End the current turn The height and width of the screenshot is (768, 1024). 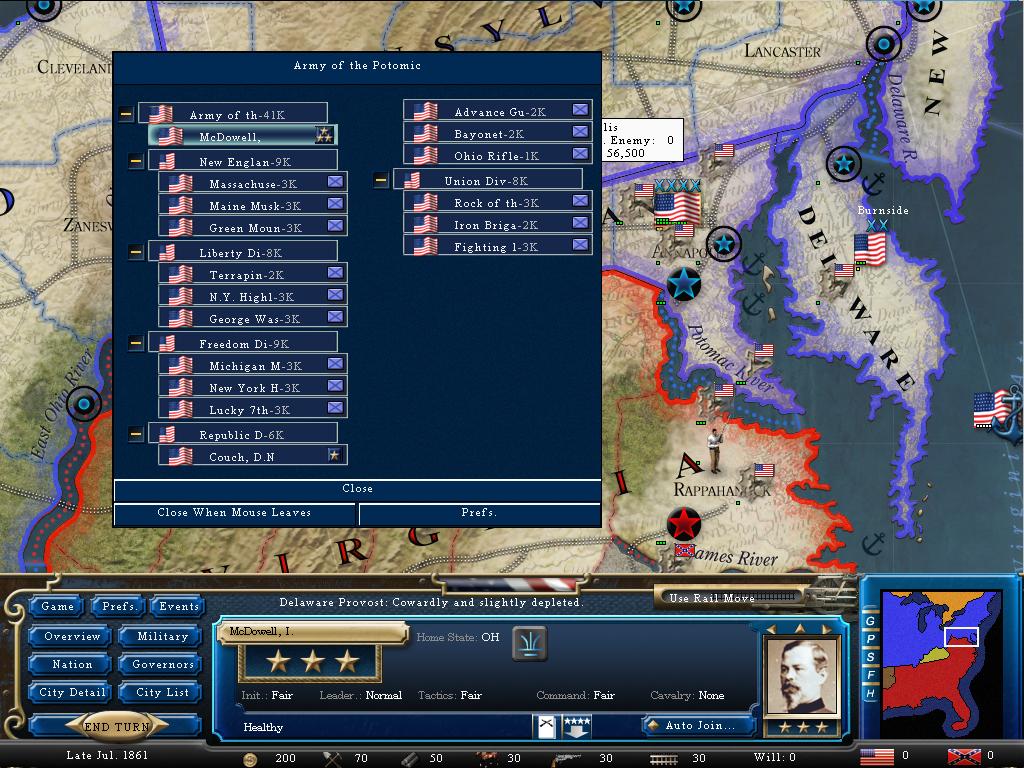(x=118, y=727)
